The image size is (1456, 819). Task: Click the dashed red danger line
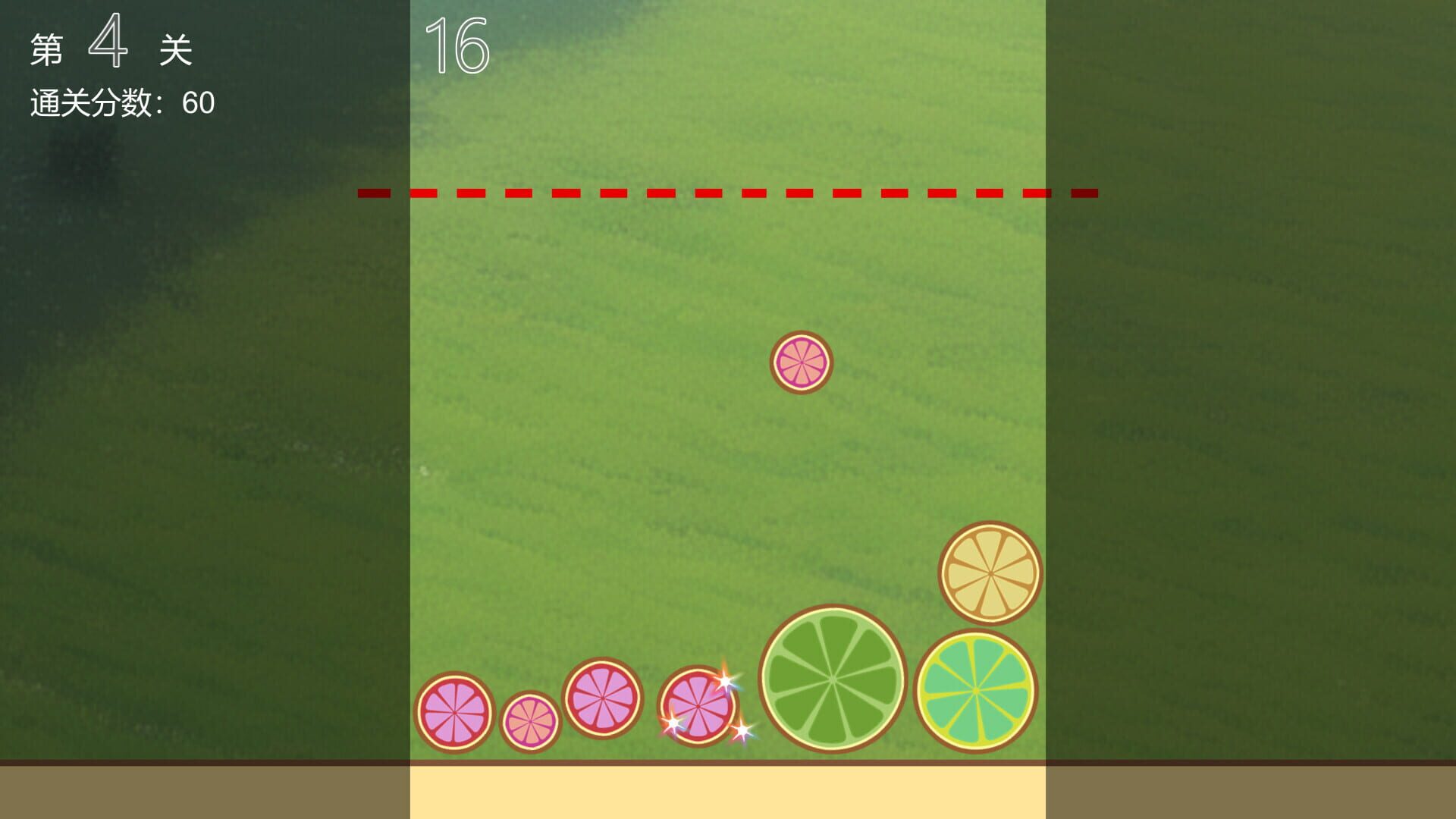(728, 194)
